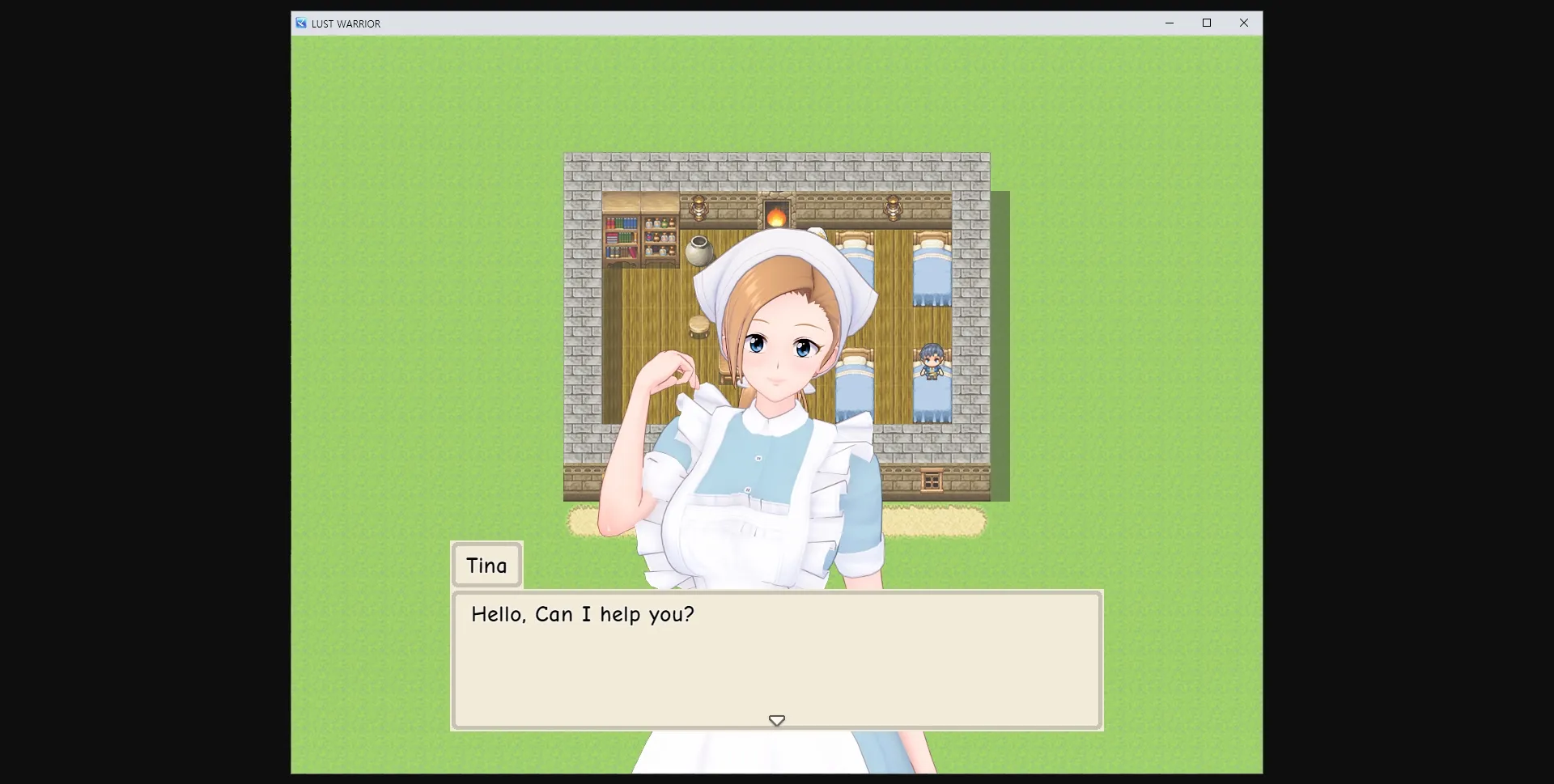The image size is (1554, 784).
Task: Click Tina's dialogue message box
Action: point(776,659)
